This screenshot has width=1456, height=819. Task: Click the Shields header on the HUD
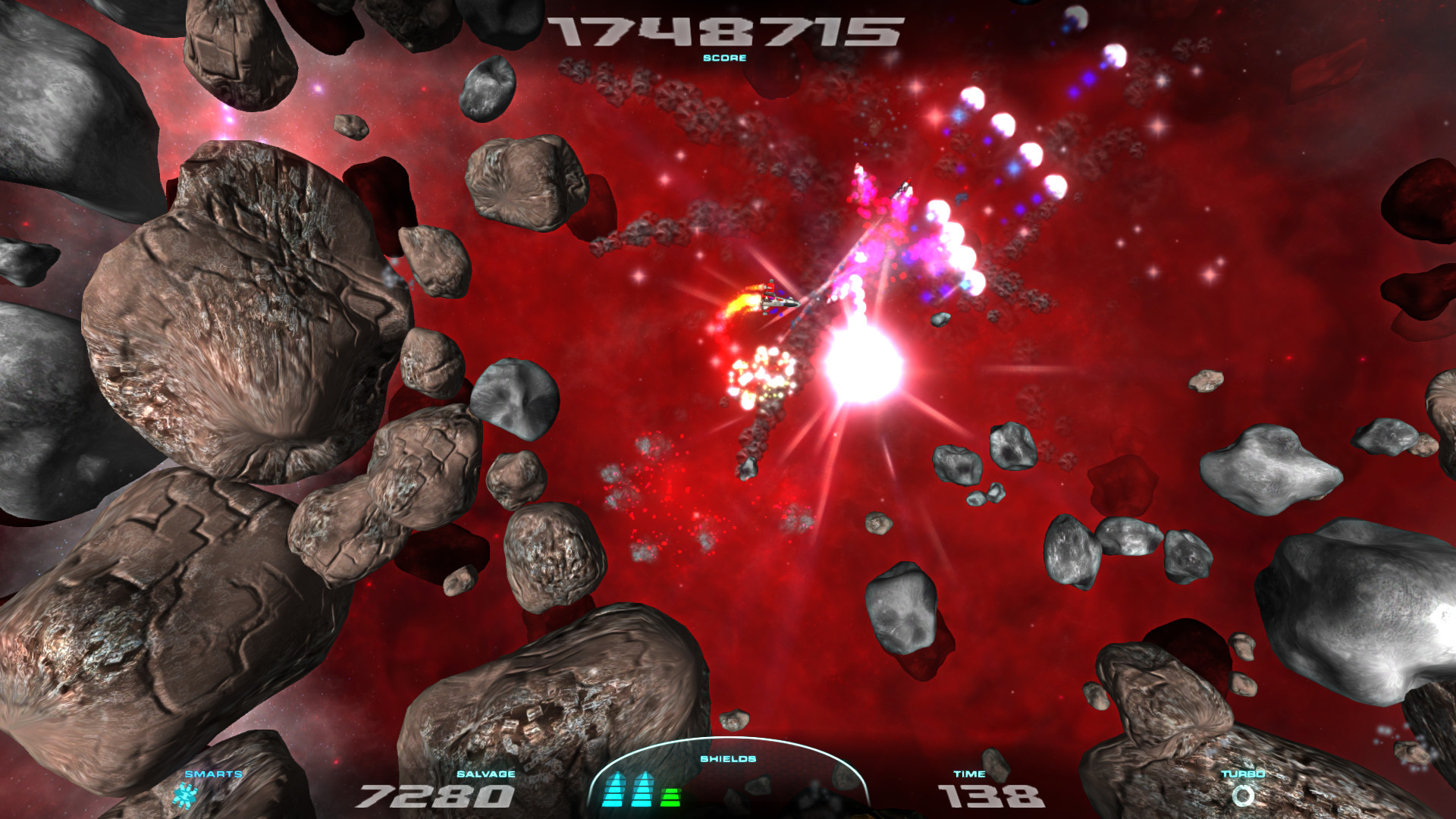[x=726, y=758]
